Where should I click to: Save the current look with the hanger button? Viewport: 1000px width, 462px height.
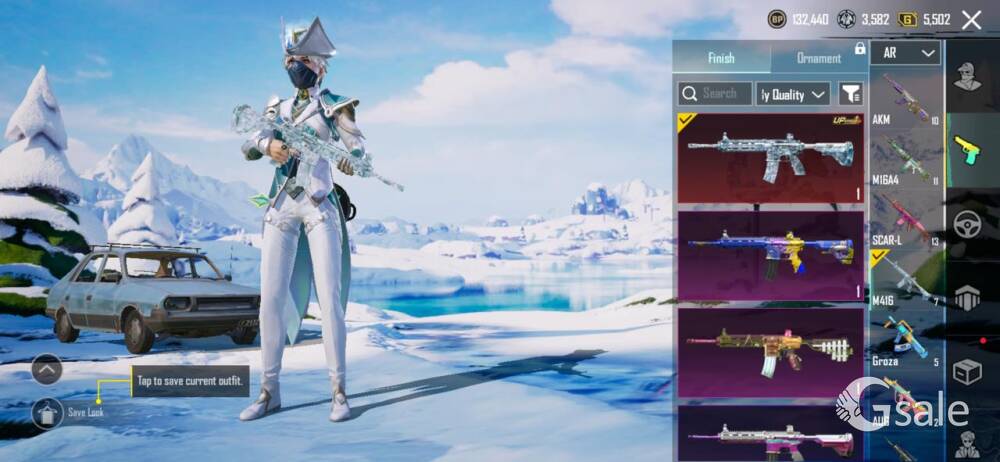pyautogui.click(x=47, y=412)
